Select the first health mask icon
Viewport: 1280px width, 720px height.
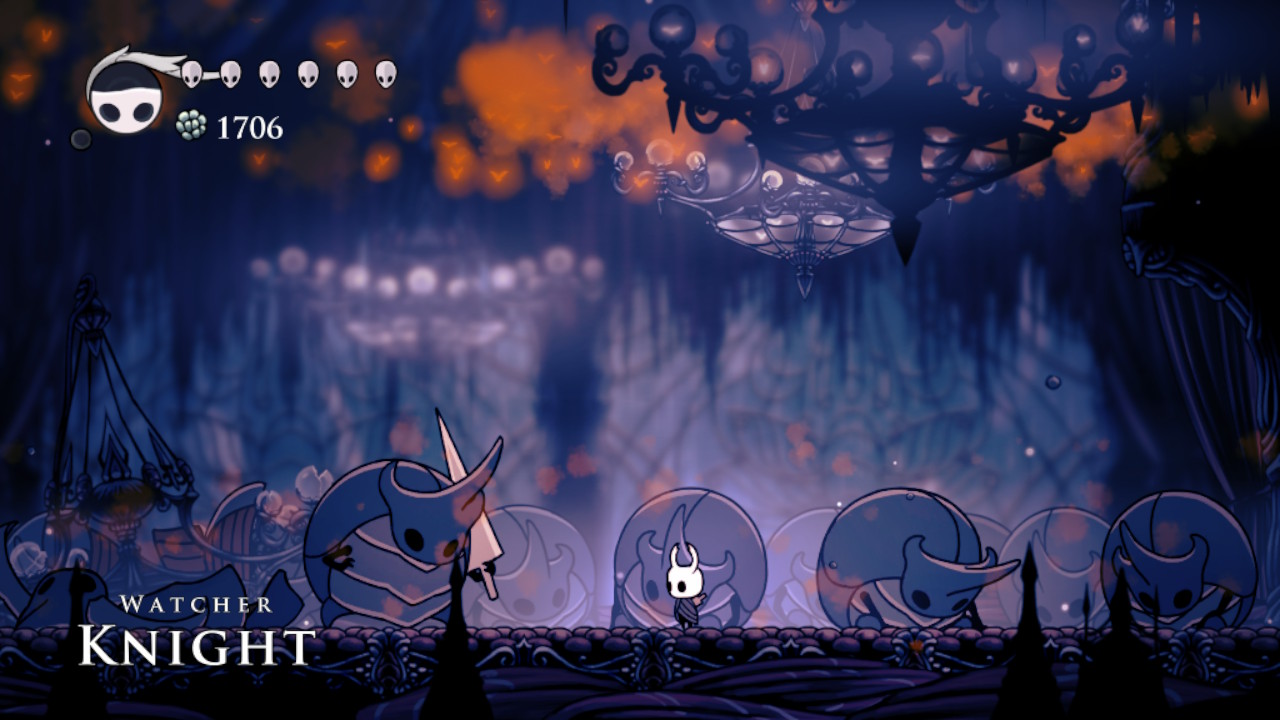point(191,74)
